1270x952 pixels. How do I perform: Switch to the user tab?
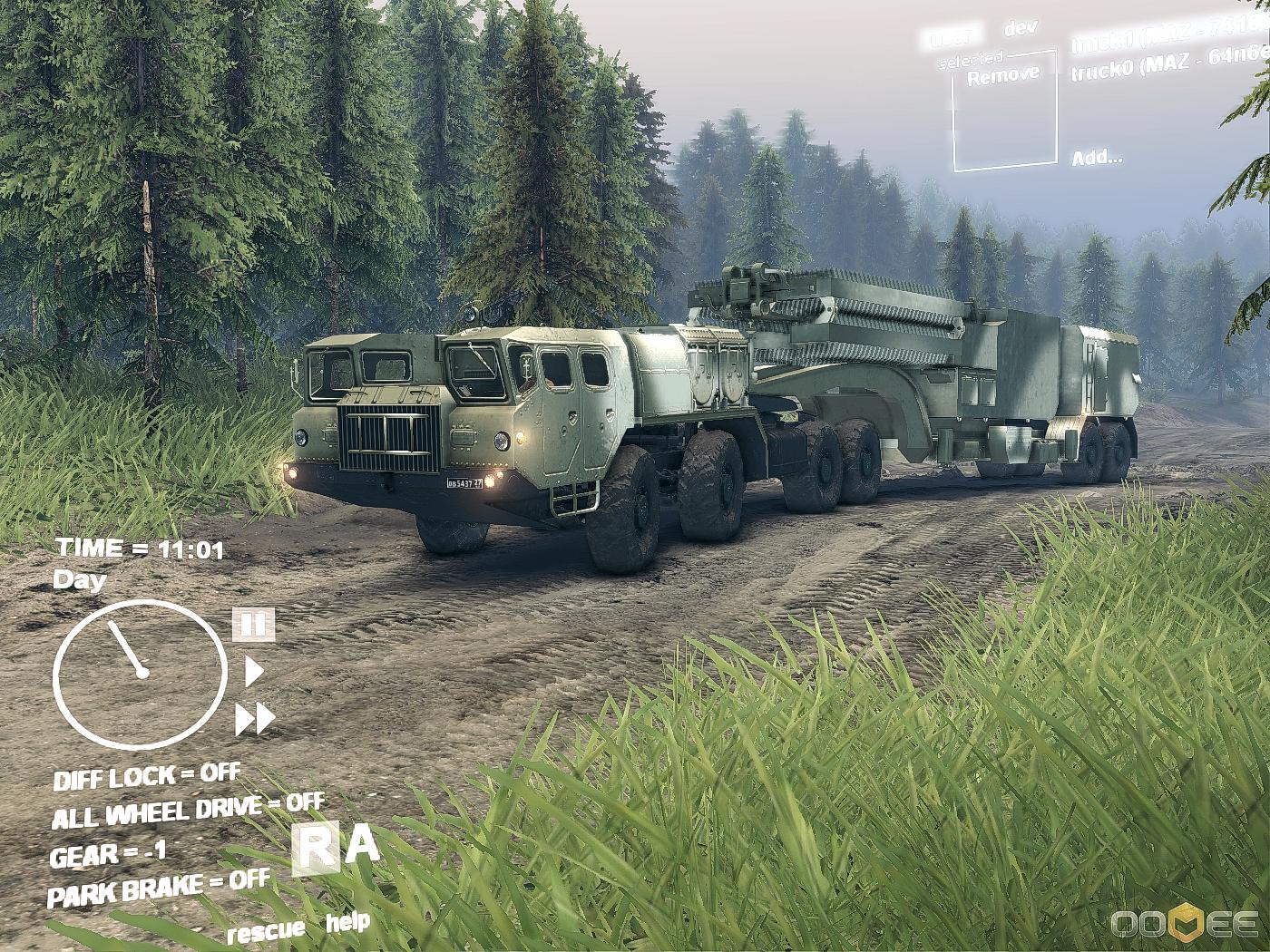coord(952,37)
